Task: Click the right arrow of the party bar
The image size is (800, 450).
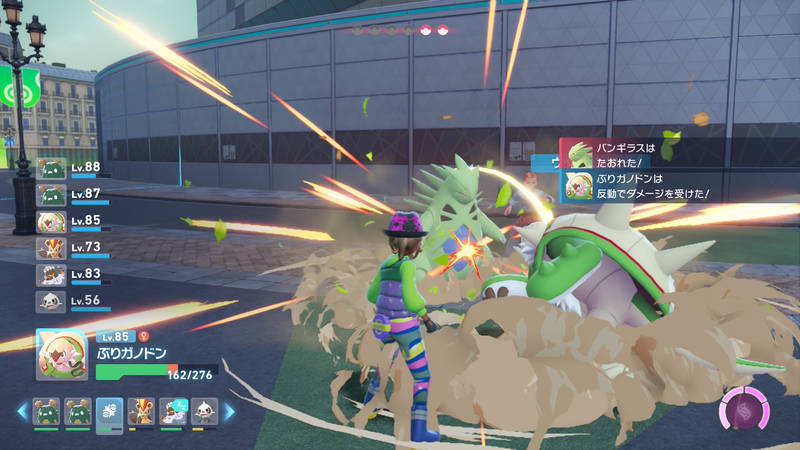Action: (229, 411)
